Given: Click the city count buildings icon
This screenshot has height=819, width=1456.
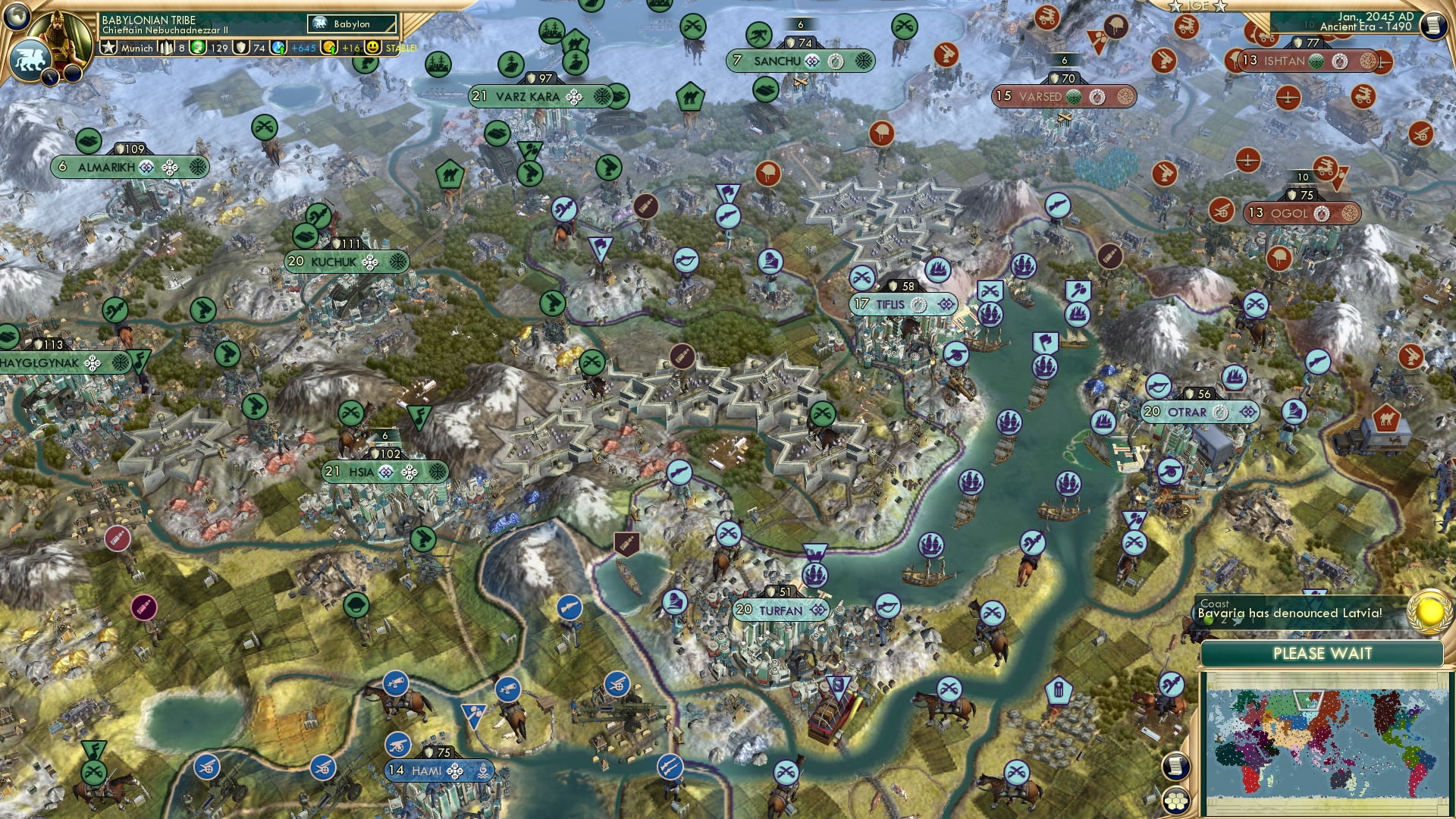Looking at the screenshot, I should [x=166, y=48].
